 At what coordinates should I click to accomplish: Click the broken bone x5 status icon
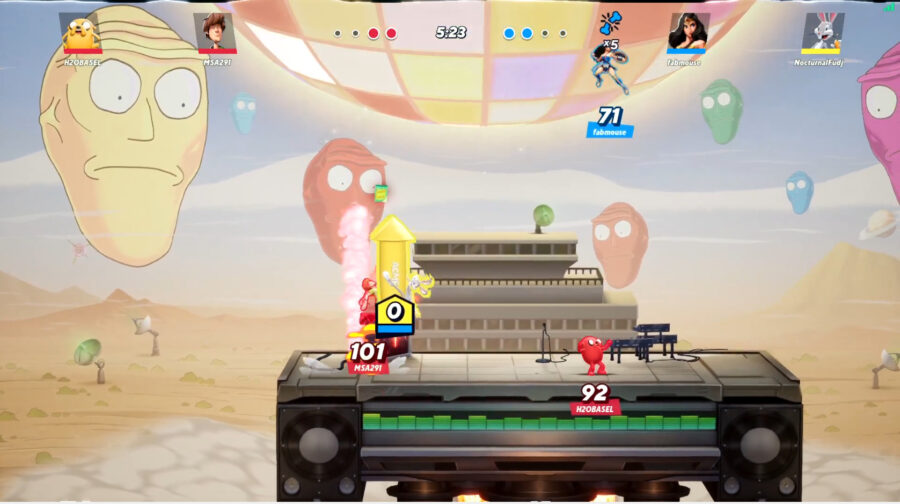609,23
